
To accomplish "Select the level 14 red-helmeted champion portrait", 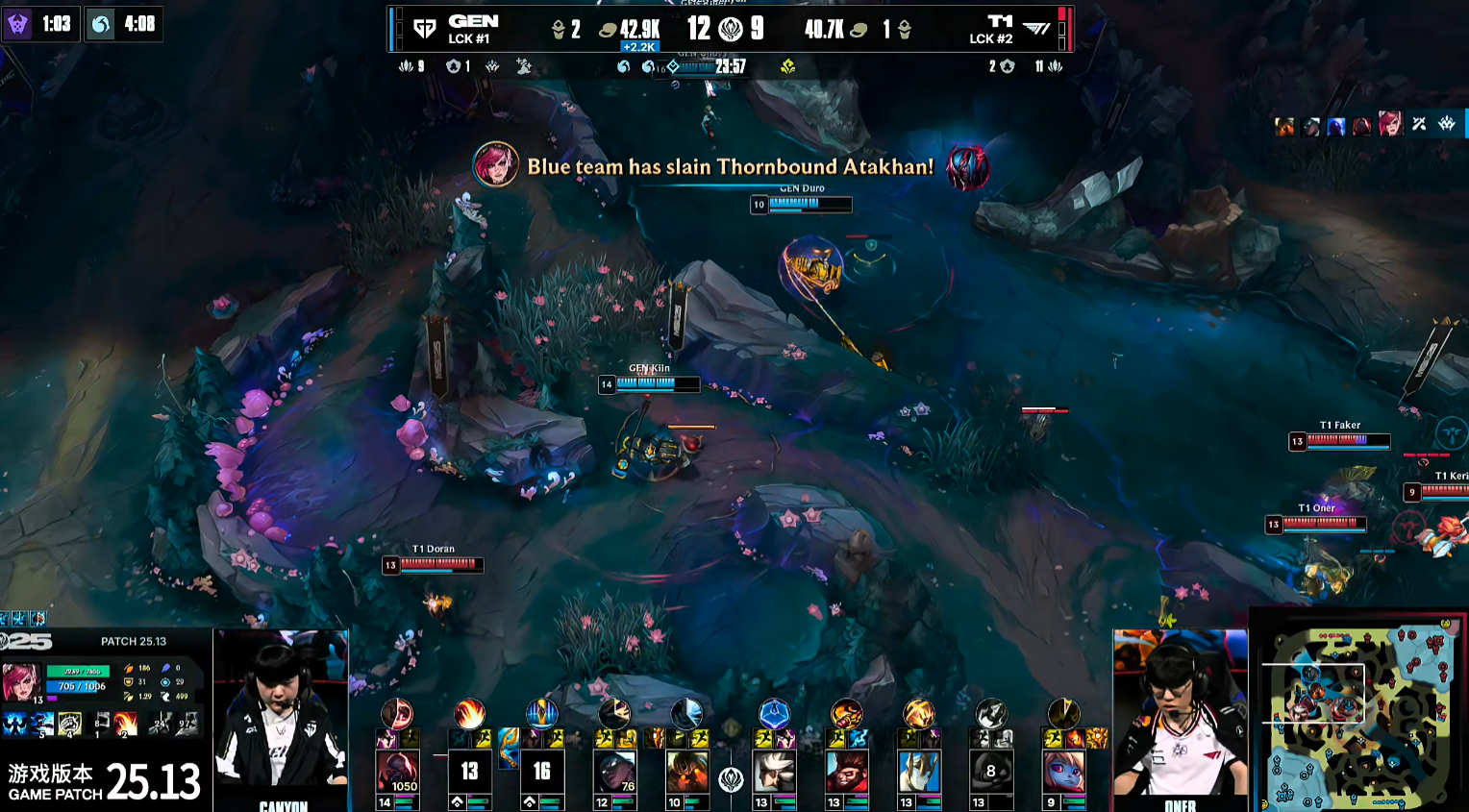I will click(397, 773).
